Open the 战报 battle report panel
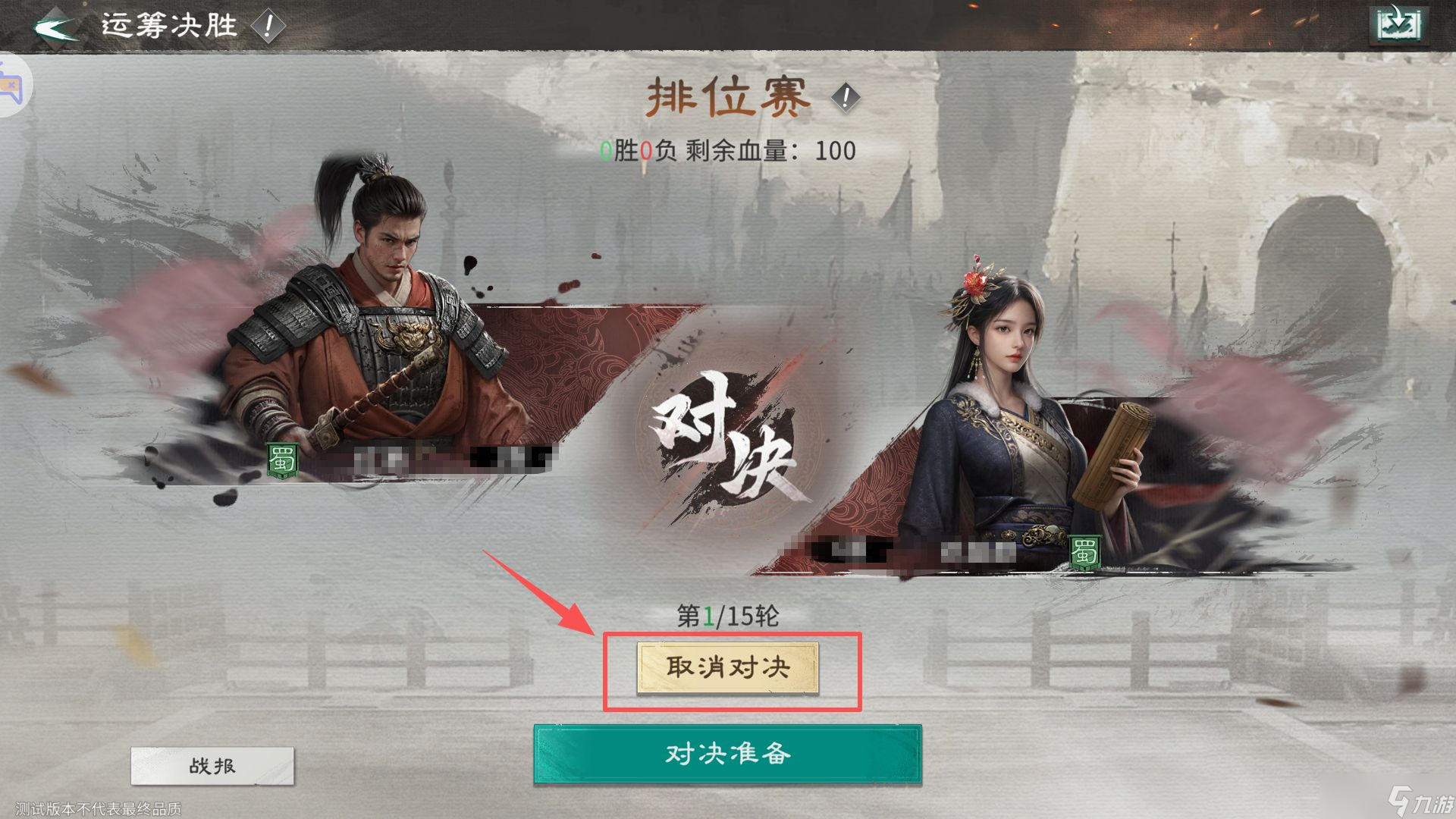Image resolution: width=1456 pixels, height=819 pixels. tap(212, 766)
